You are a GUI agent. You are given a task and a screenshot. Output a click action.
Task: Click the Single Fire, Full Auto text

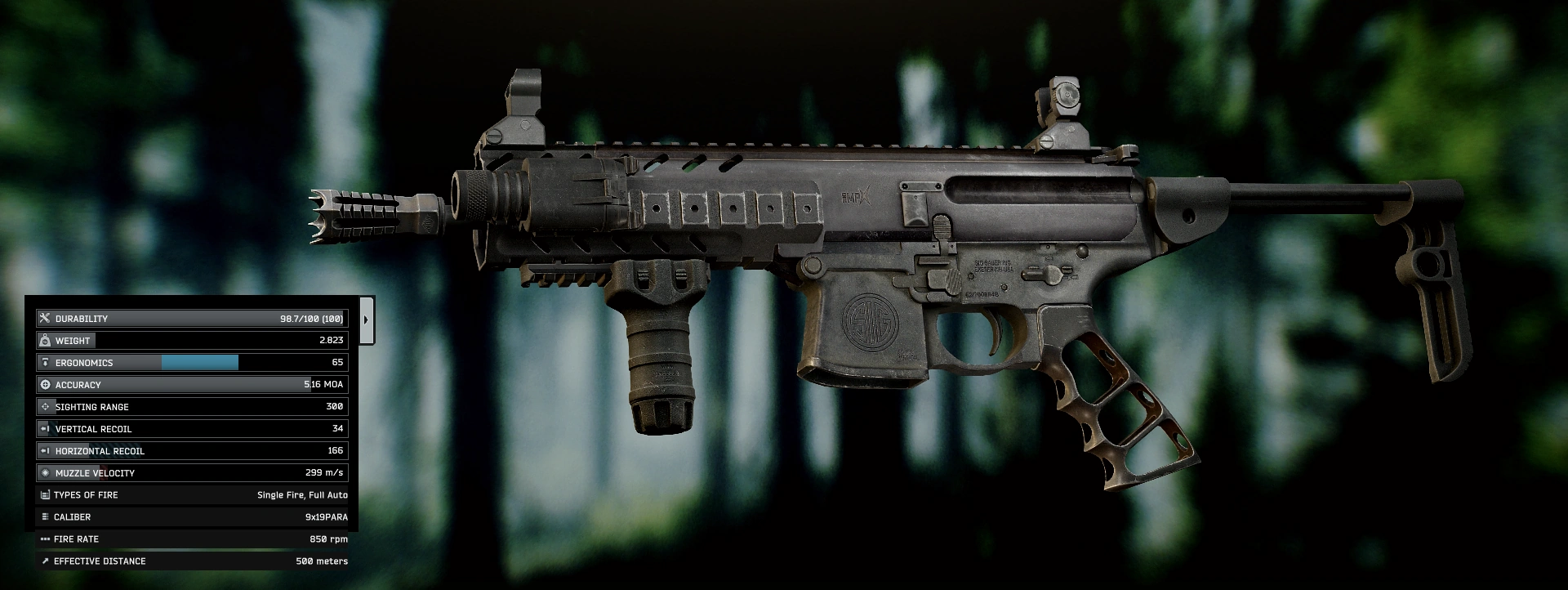301,494
